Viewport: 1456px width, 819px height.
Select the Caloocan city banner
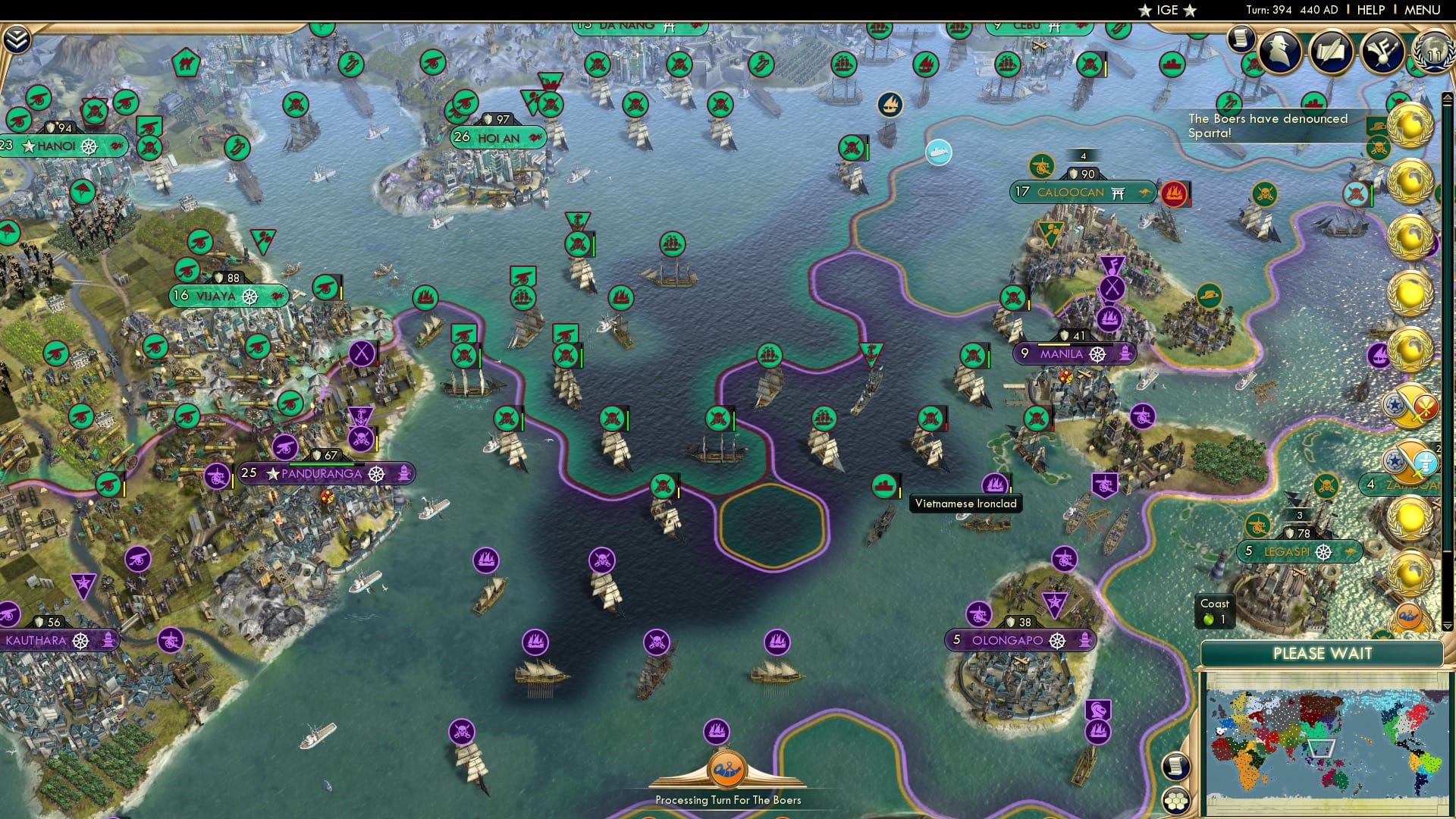click(x=1083, y=193)
